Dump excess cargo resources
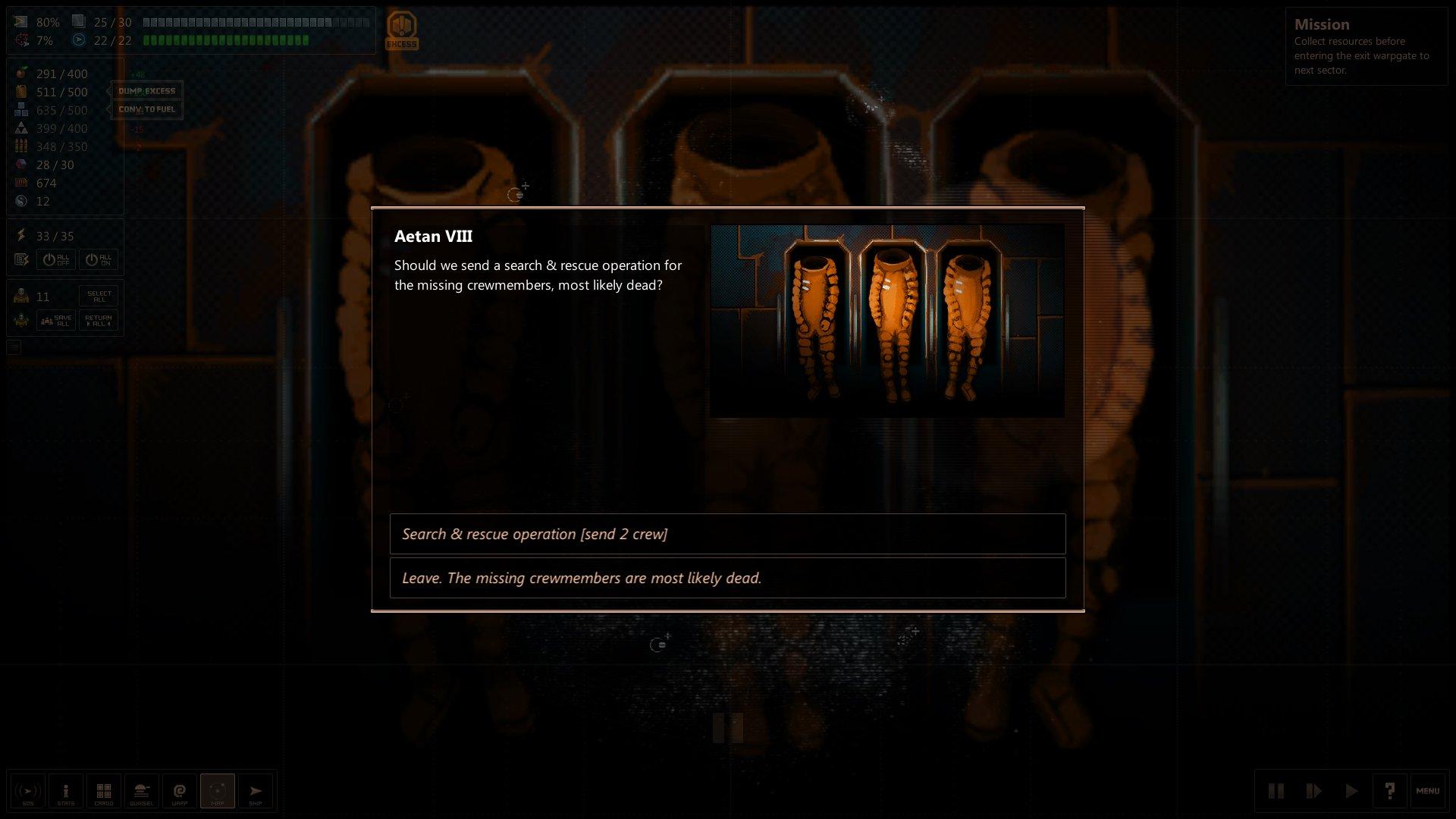Viewport: 1456px width, 819px height. pos(146,91)
